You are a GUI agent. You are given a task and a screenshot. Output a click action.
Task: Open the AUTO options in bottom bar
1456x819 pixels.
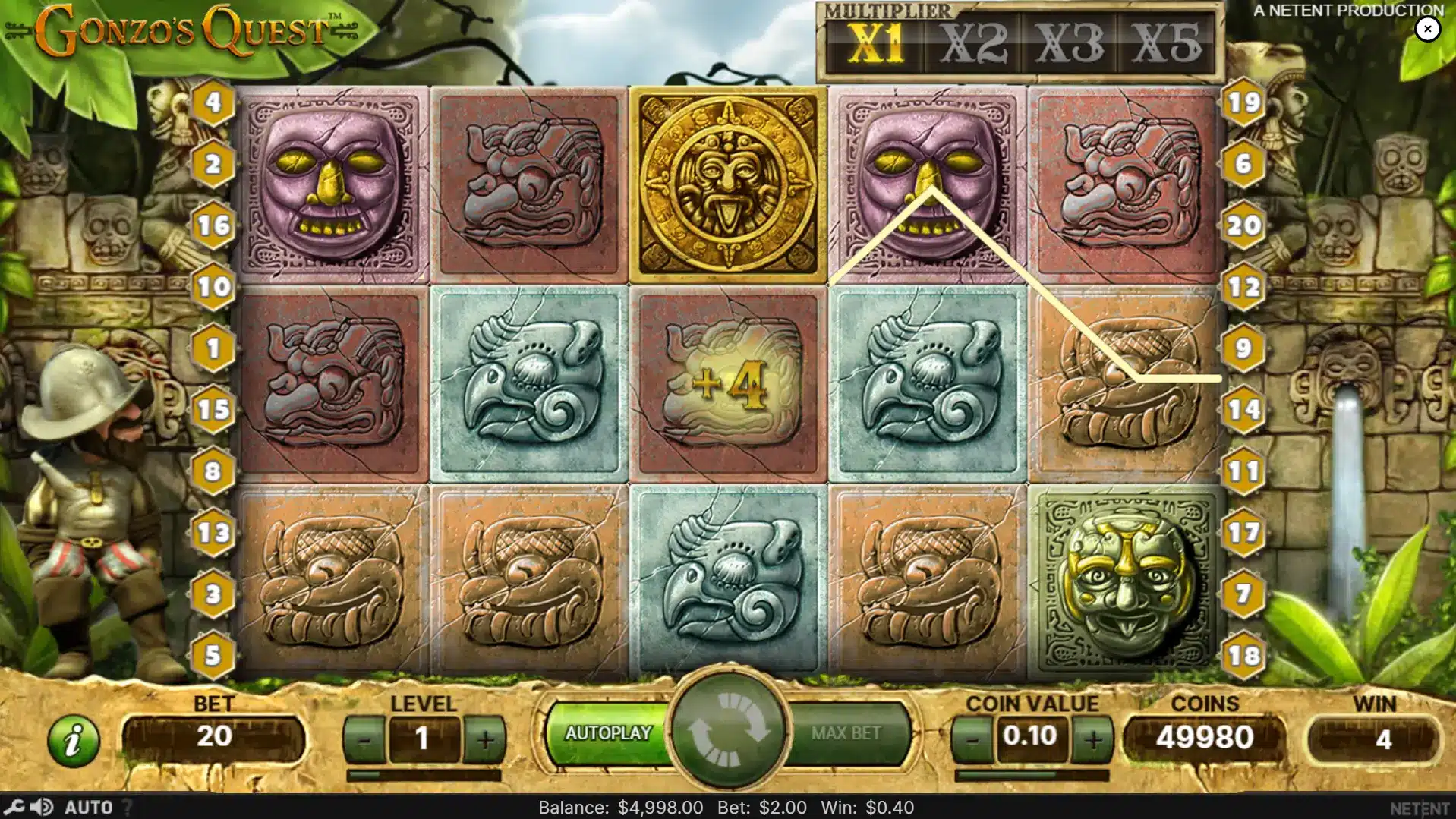88,808
